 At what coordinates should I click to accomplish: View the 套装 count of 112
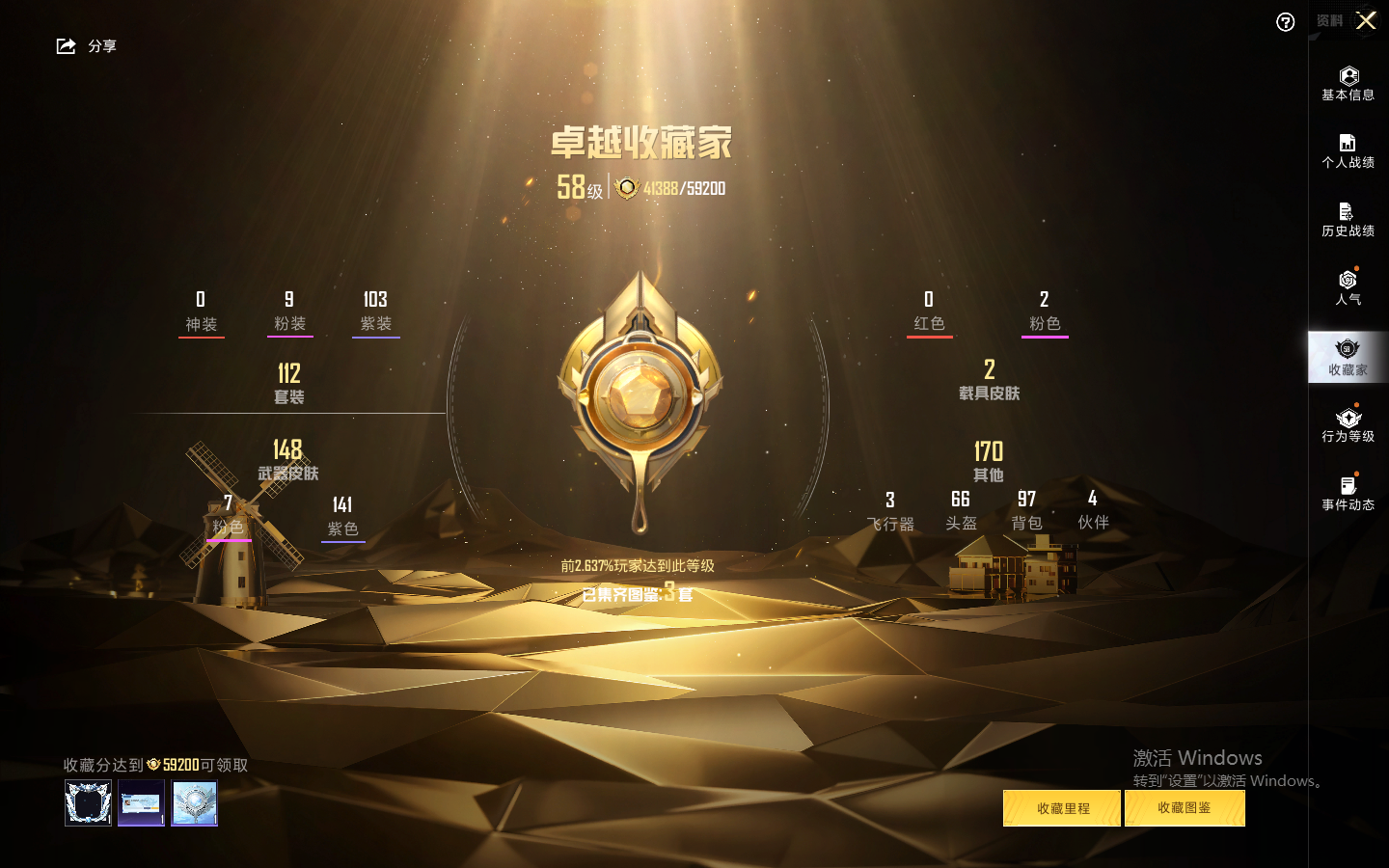[288, 383]
